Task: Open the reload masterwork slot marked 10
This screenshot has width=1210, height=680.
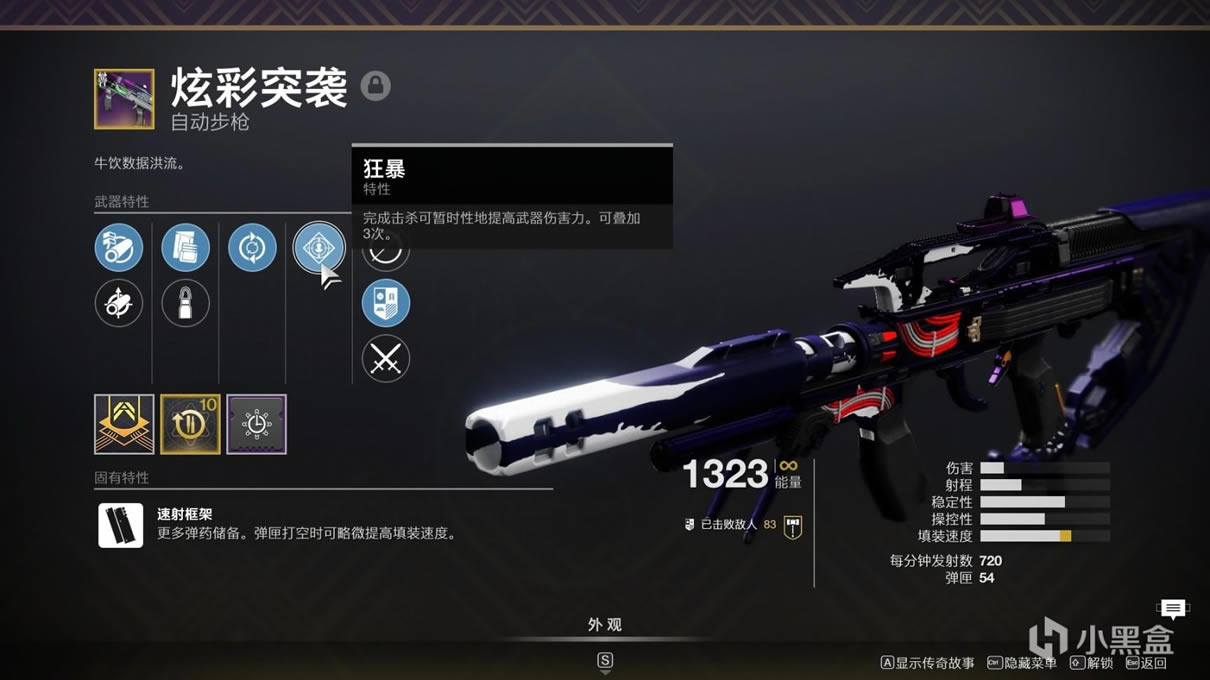Action: [190, 424]
